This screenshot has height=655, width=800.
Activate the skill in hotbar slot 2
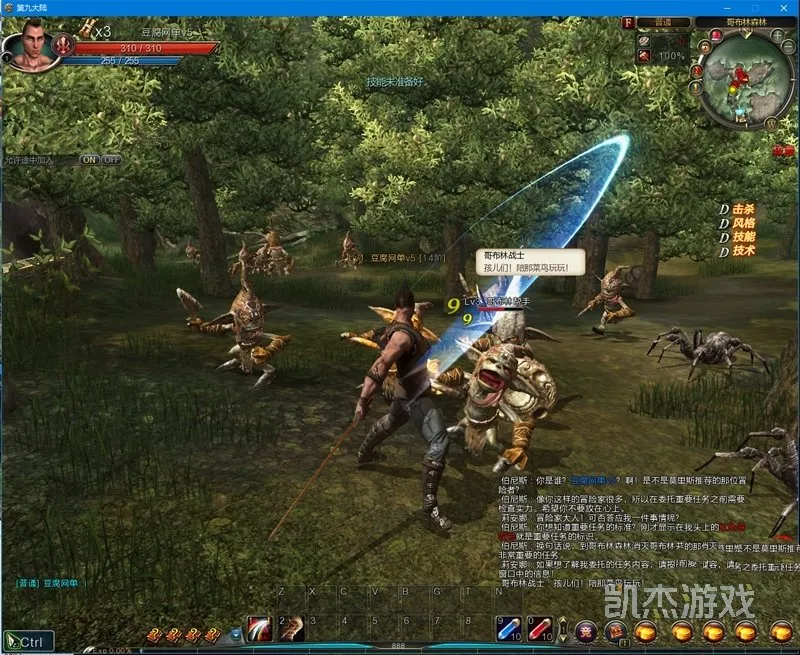[x=292, y=628]
